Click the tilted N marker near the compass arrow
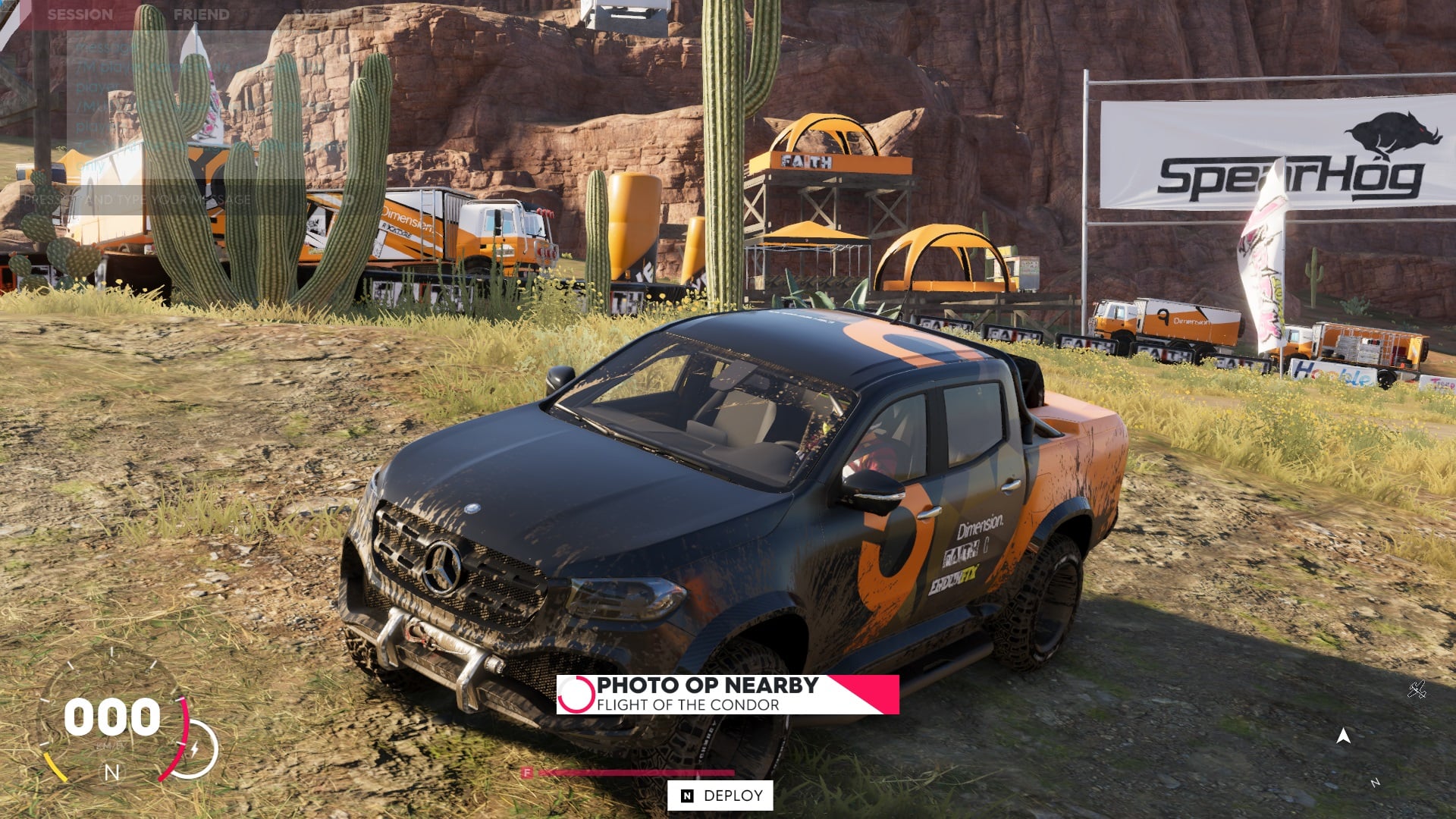Image resolution: width=1456 pixels, height=819 pixels. pos(1376,783)
